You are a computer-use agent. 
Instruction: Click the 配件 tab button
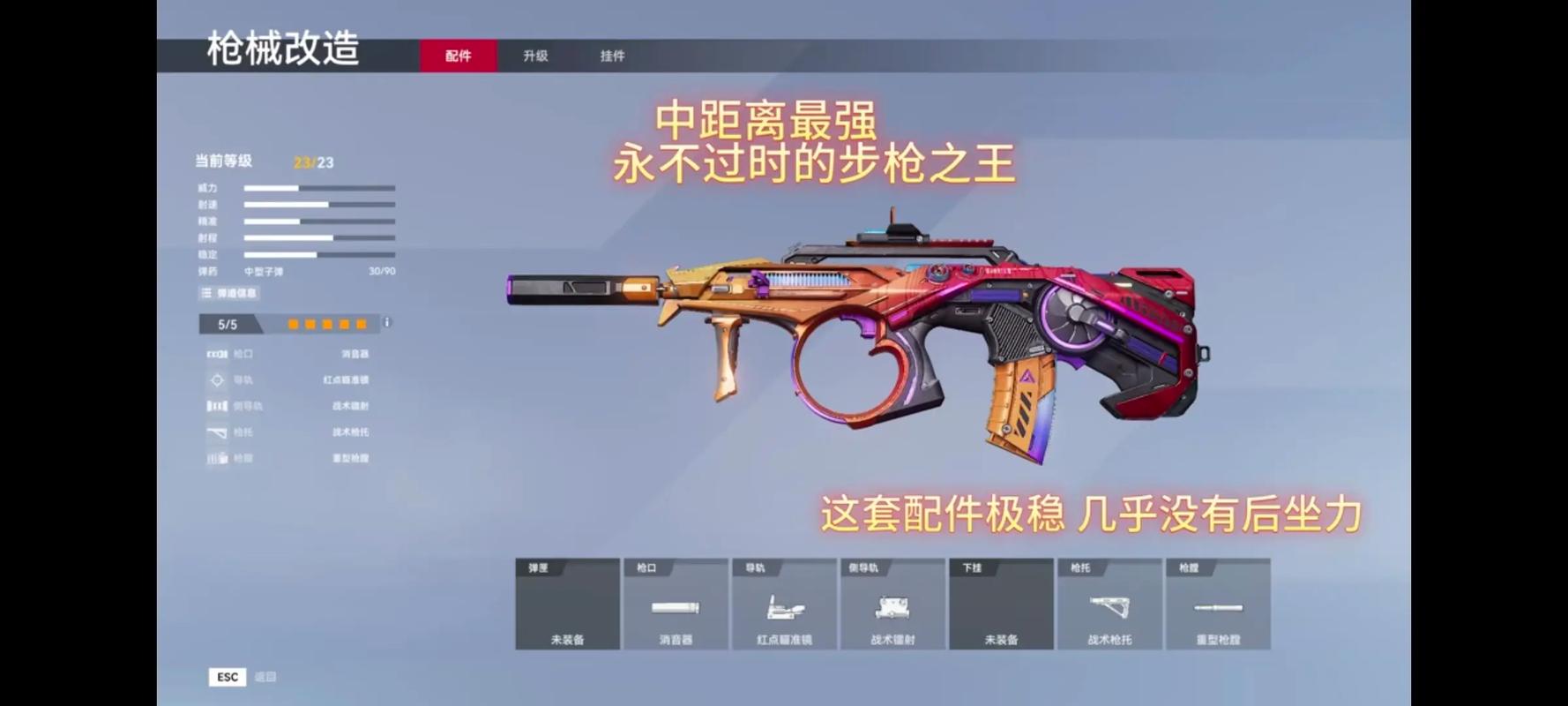(x=457, y=55)
